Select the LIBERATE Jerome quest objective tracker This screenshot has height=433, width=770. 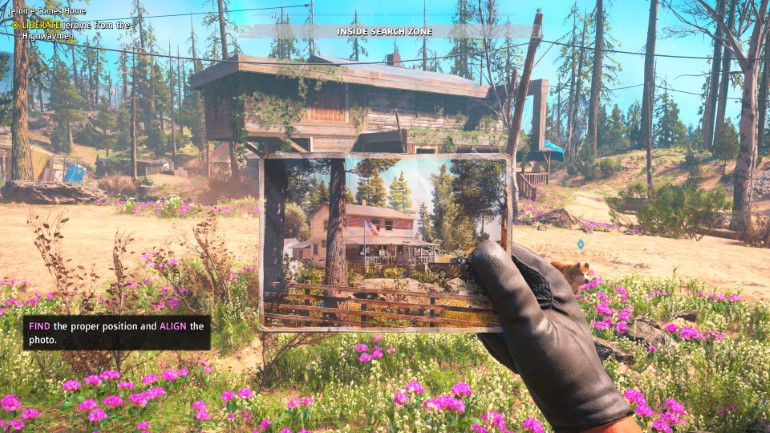68,30
